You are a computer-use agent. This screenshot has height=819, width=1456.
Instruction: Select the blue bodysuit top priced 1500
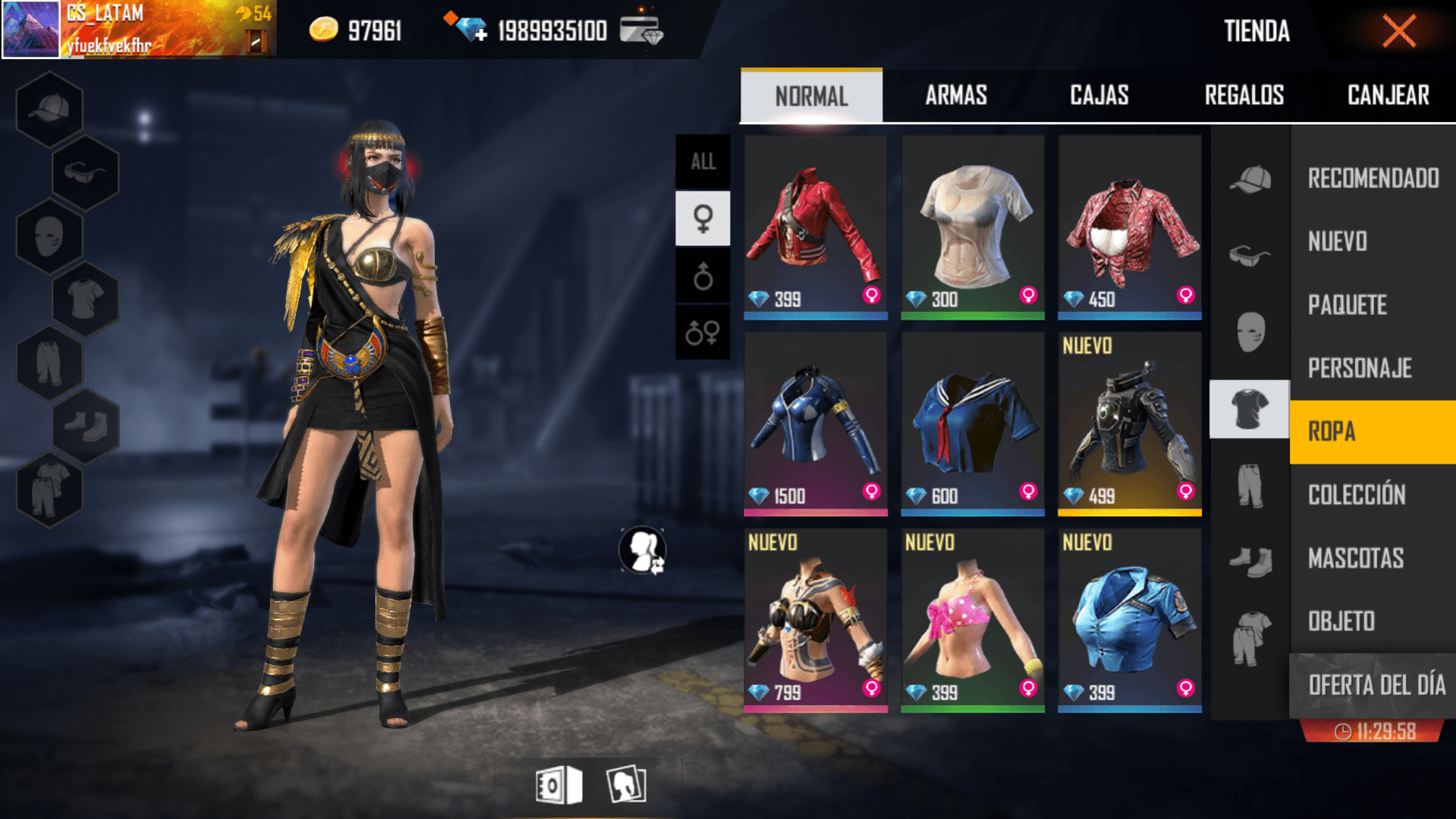point(815,424)
